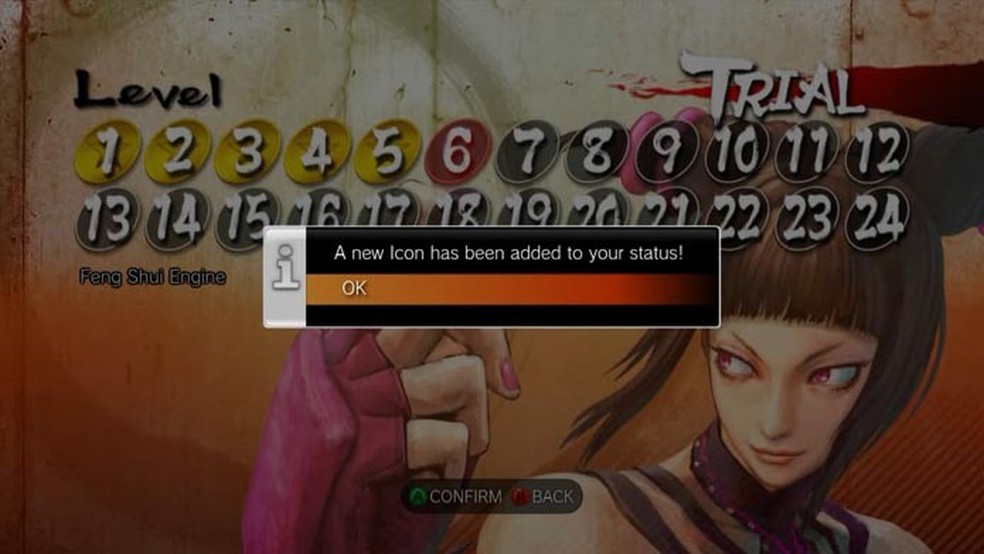
Task: Choose trial level 24
Action: (x=877, y=217)
